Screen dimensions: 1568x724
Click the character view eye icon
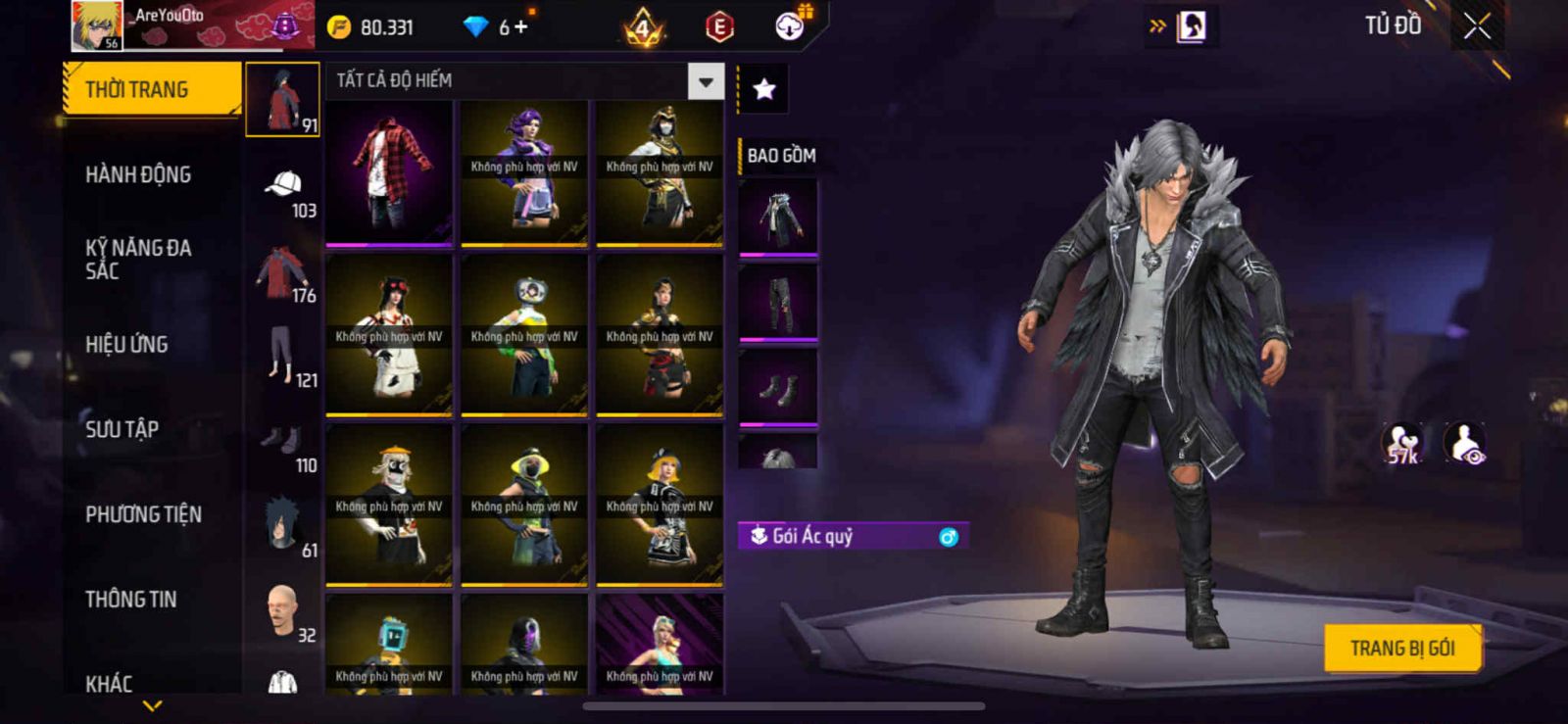1465,444
